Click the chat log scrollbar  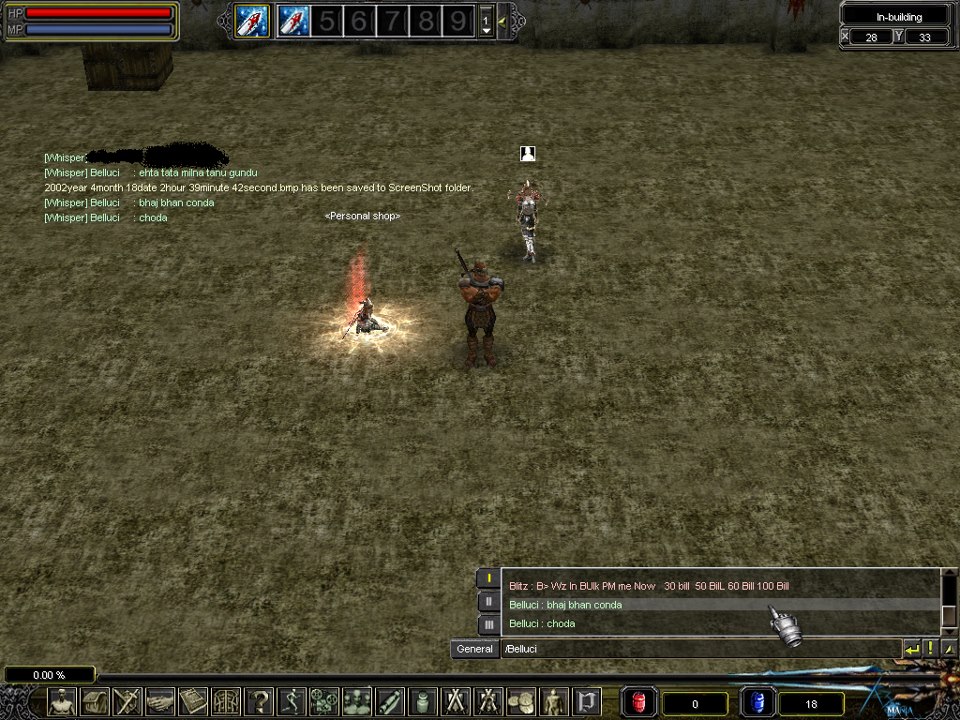coord(949,600)
